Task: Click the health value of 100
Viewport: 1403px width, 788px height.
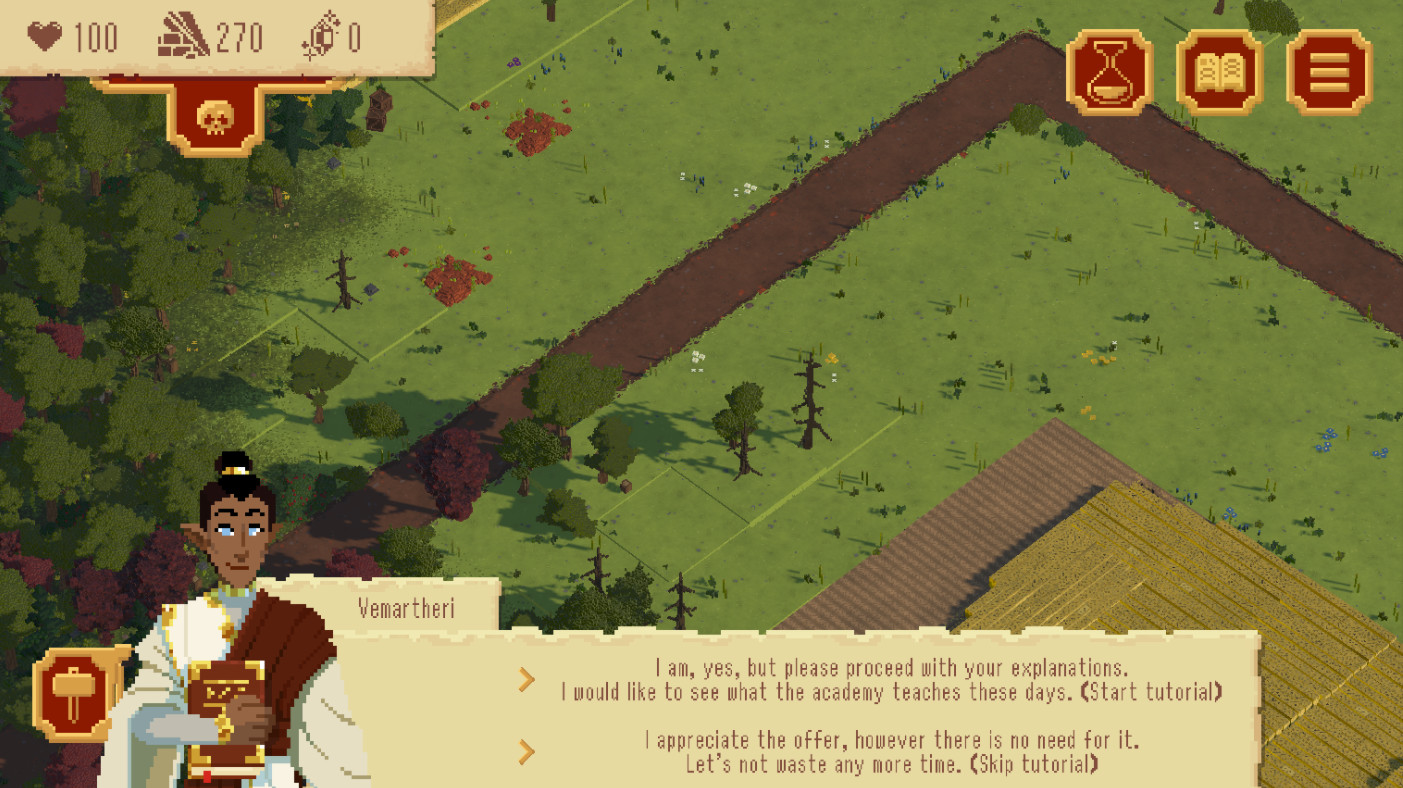Action: (x=95, y=38)
